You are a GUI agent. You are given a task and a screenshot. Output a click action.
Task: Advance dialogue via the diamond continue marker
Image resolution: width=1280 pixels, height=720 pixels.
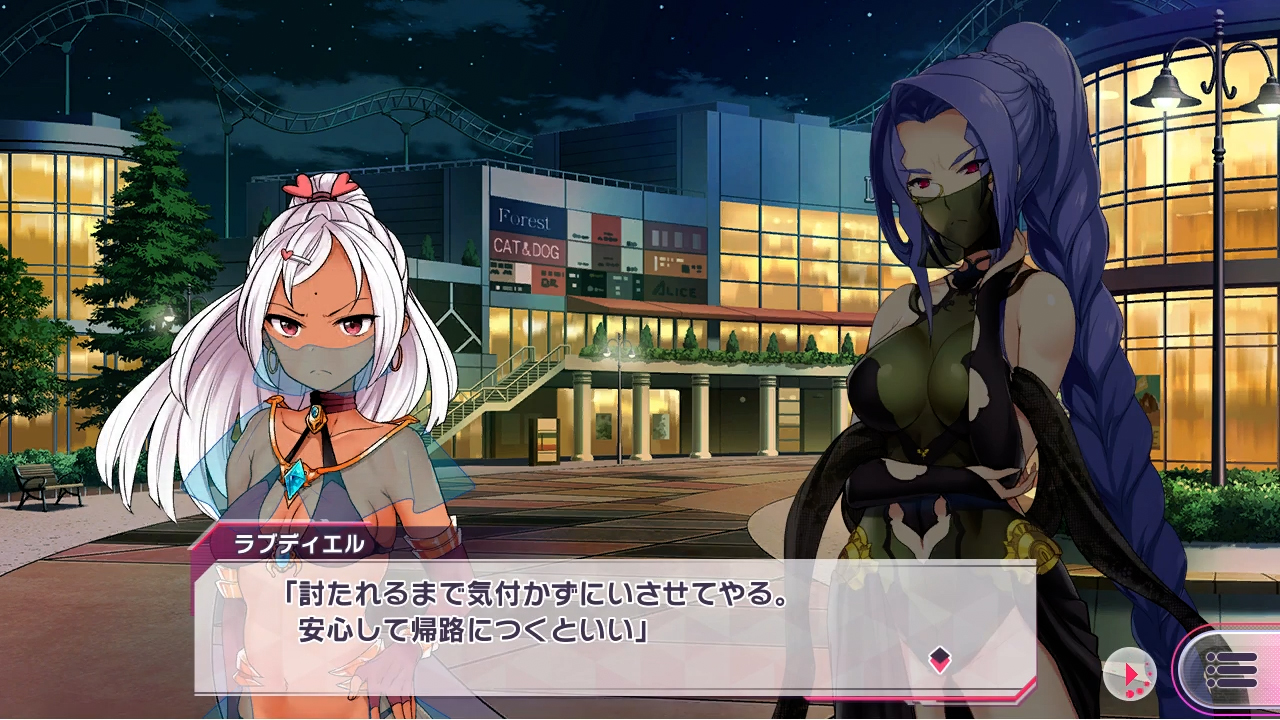tap(938, 658)
